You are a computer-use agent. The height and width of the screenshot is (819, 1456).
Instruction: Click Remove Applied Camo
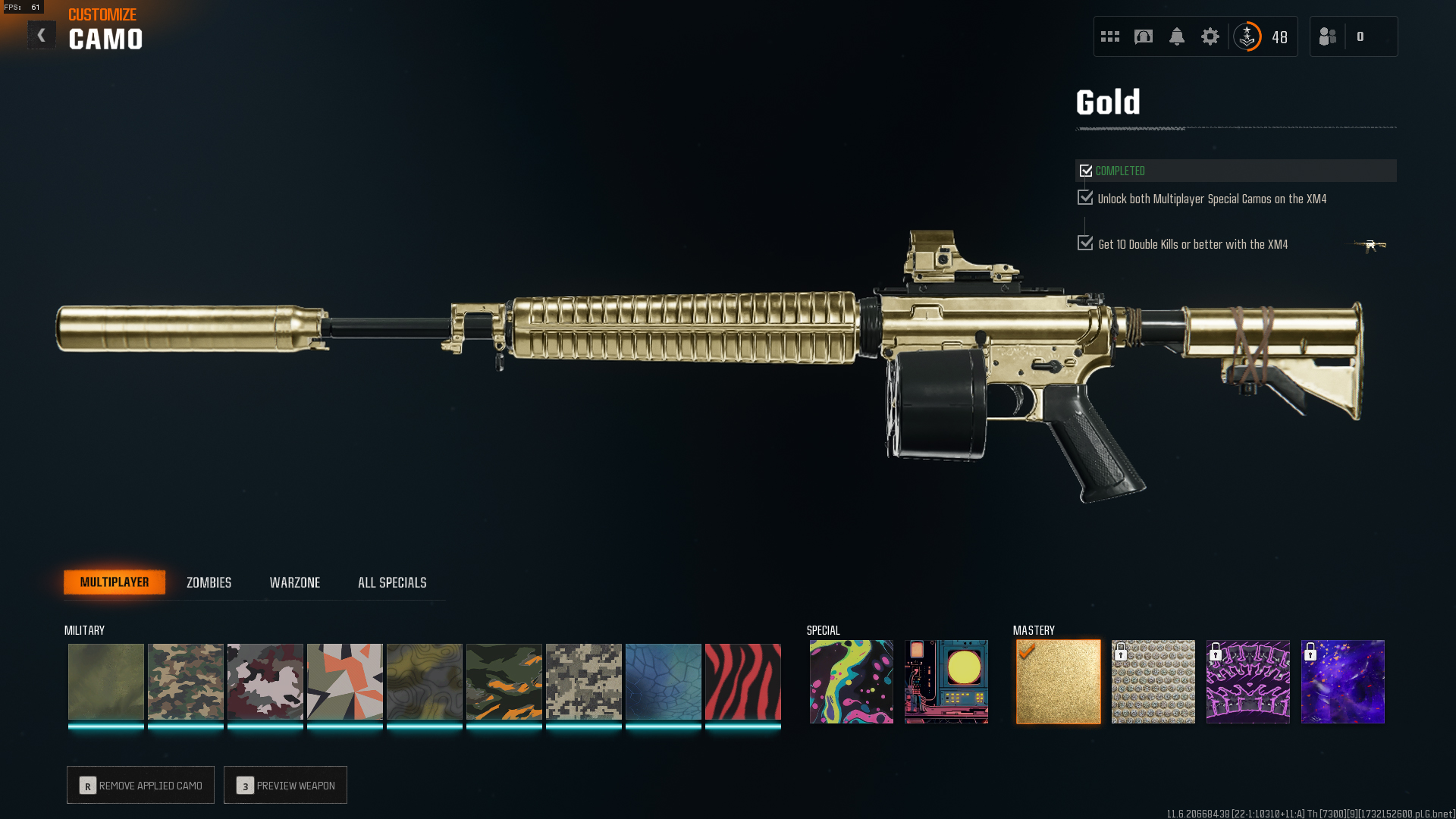(140, 785)
